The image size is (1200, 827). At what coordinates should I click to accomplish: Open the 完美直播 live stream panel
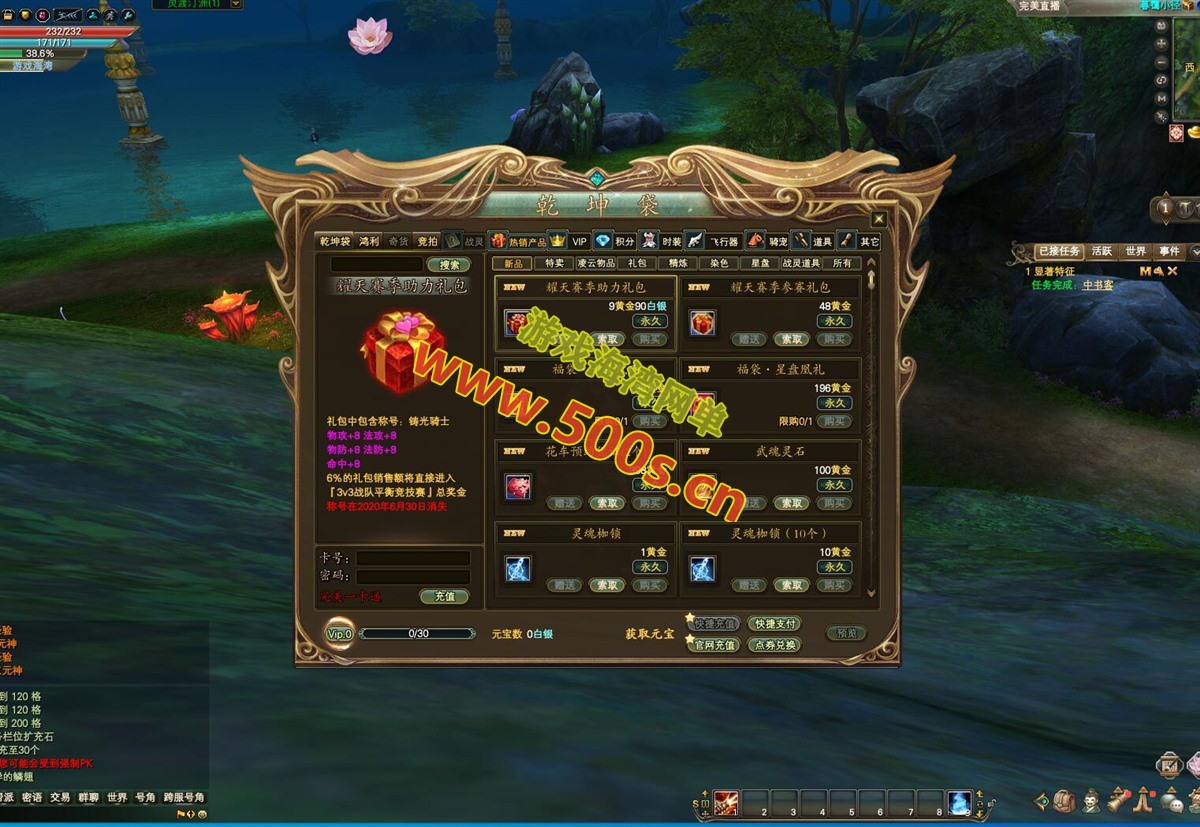[x=1038, y=6]
